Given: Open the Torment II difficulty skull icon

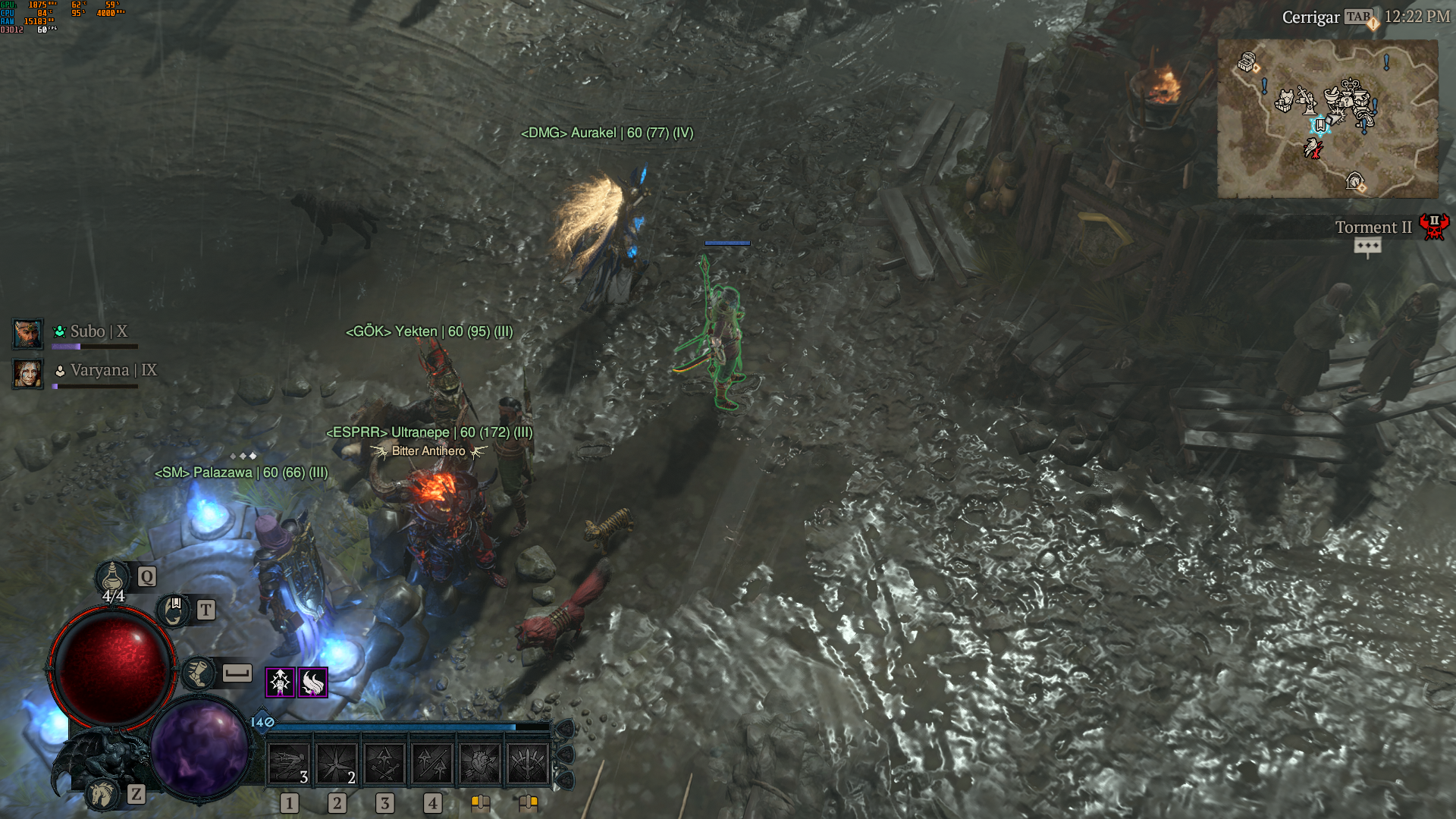Looking at the screenshot, I should click(x=1433, y=227).
